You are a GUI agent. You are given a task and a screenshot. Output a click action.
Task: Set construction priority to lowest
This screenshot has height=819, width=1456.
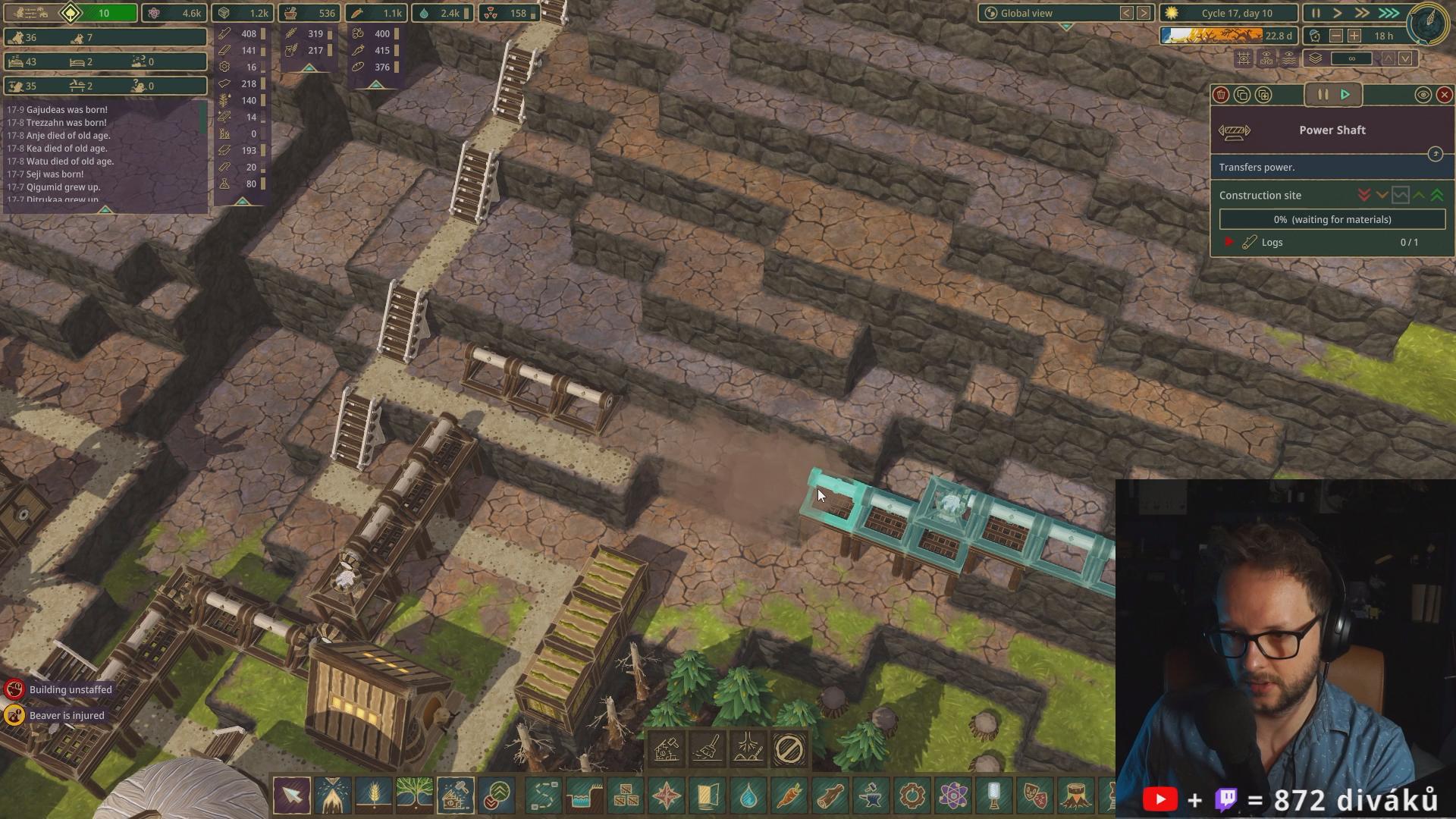(x=1364, y=195)
